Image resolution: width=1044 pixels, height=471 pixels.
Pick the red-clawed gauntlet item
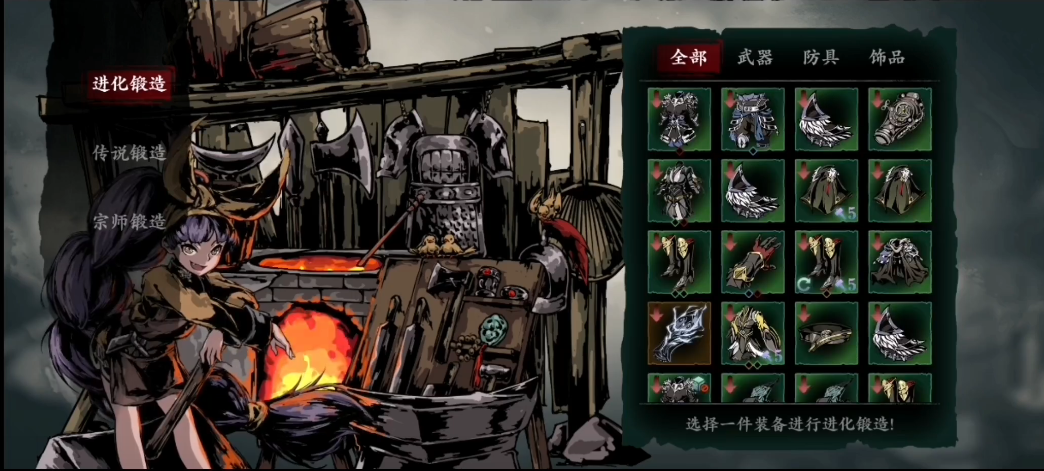[753, 262]
